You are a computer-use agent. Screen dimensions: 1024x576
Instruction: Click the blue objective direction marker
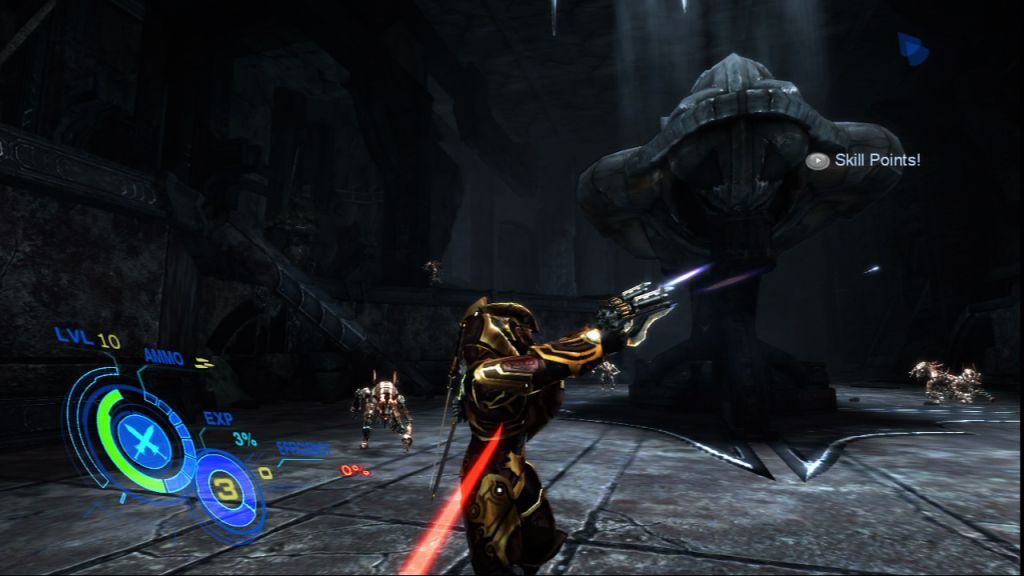point(912,49)
